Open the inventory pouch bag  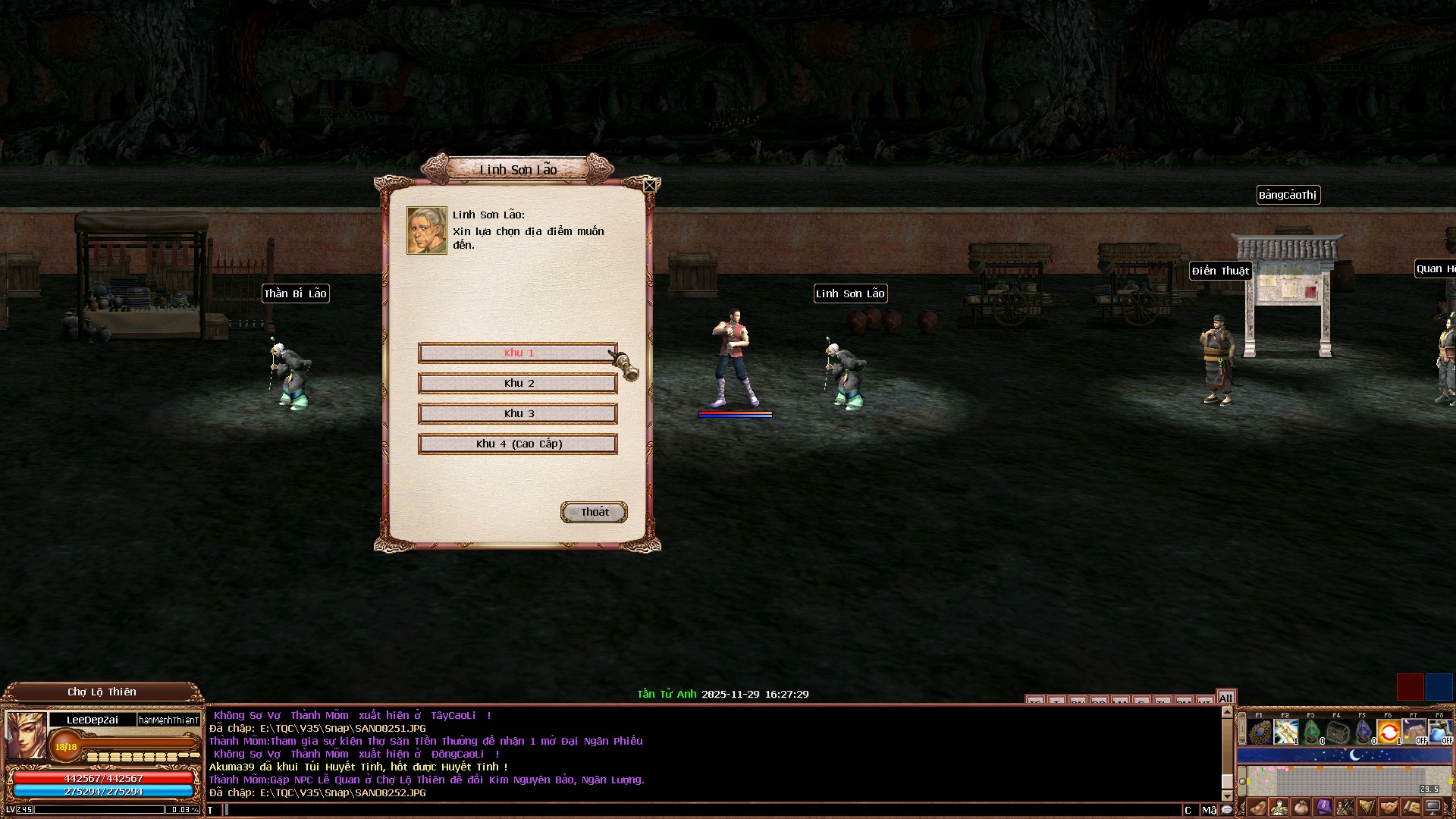tap(1301, 808)
